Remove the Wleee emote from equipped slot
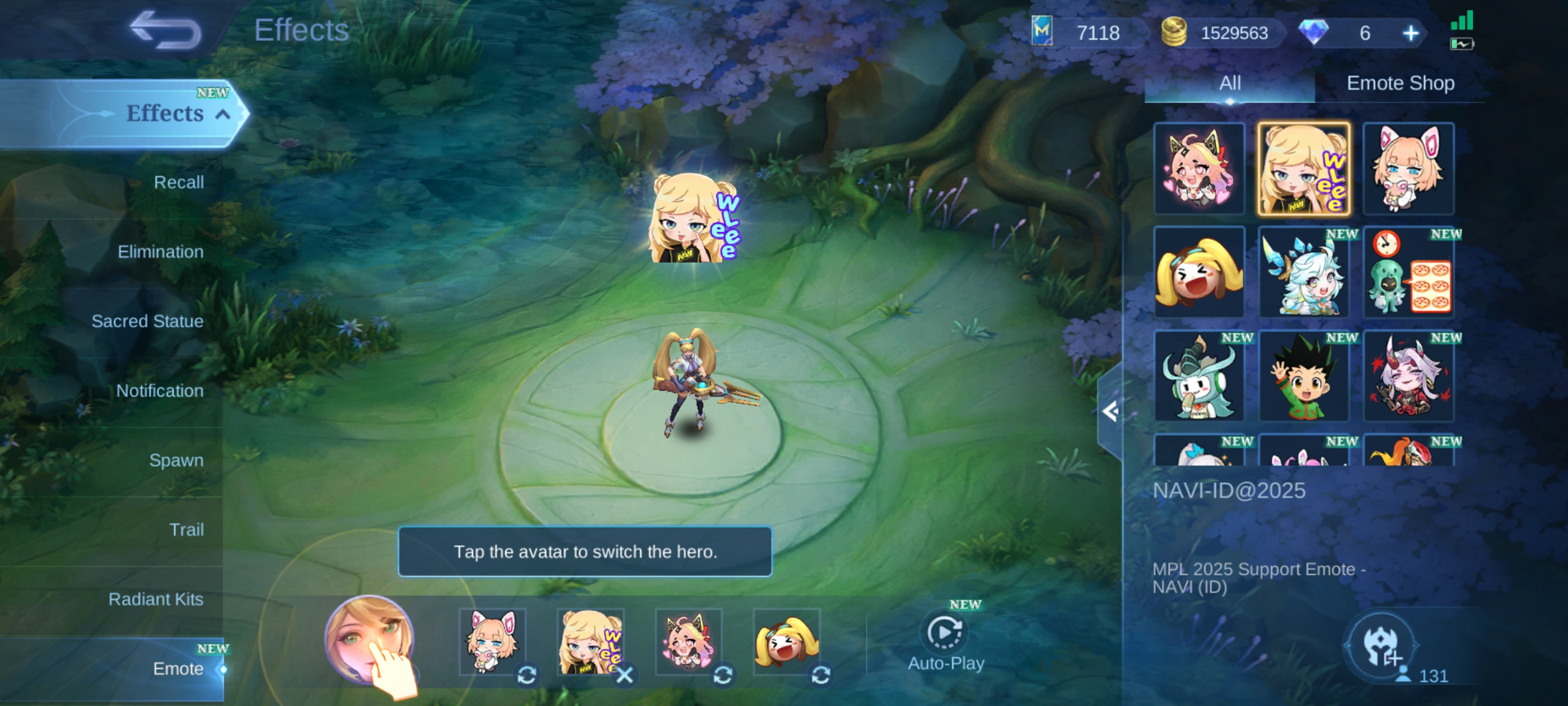Image resolution: width=1568 pixels, height=706 pixels. tap(624, 674)
